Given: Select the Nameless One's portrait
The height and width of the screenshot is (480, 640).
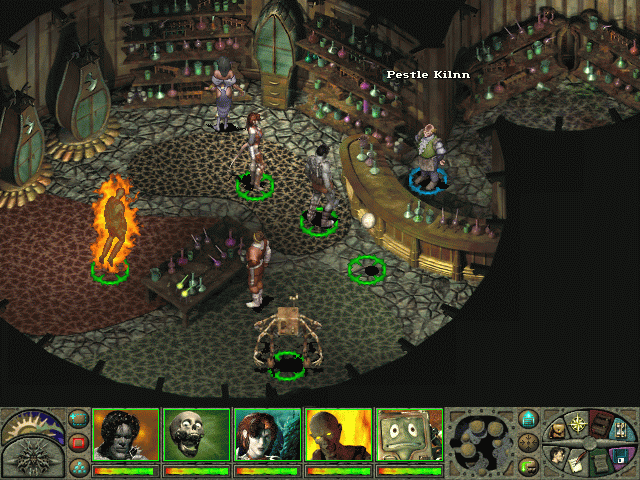Looking at the screenshot, I should [x=126, y=435].
